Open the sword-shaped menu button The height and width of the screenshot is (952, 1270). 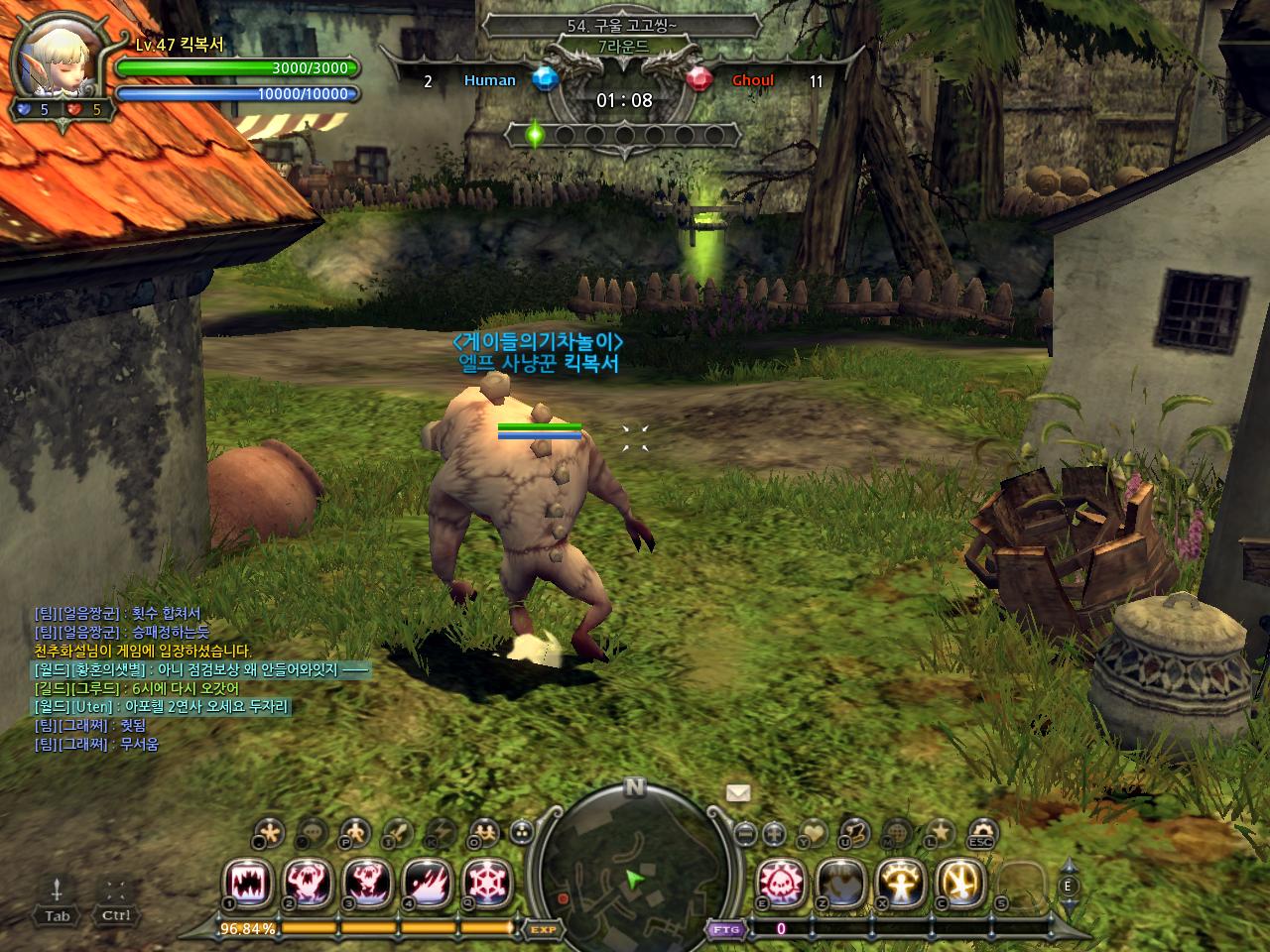(398, 832)
